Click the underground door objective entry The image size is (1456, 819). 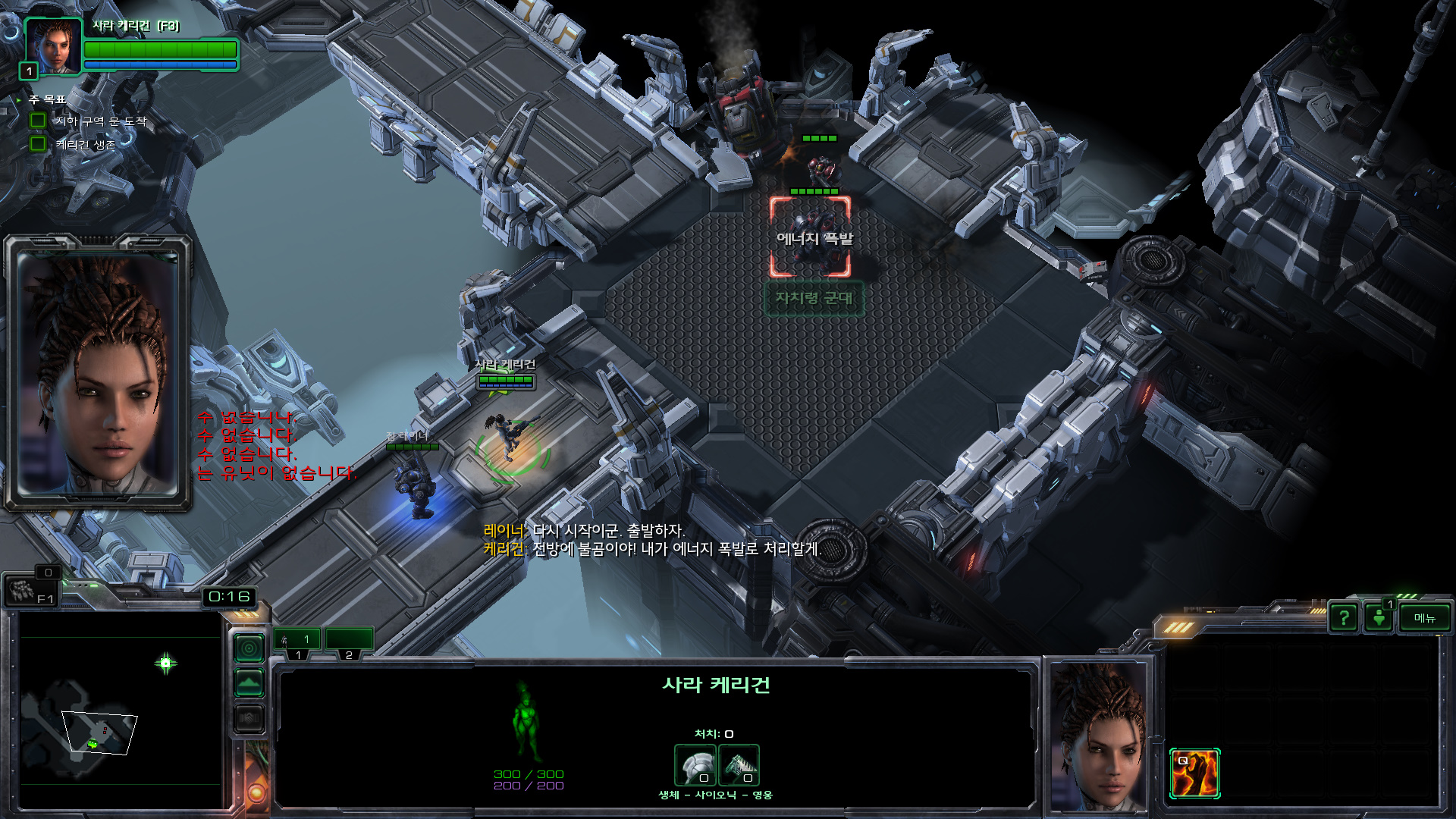(x=100, y=121)
